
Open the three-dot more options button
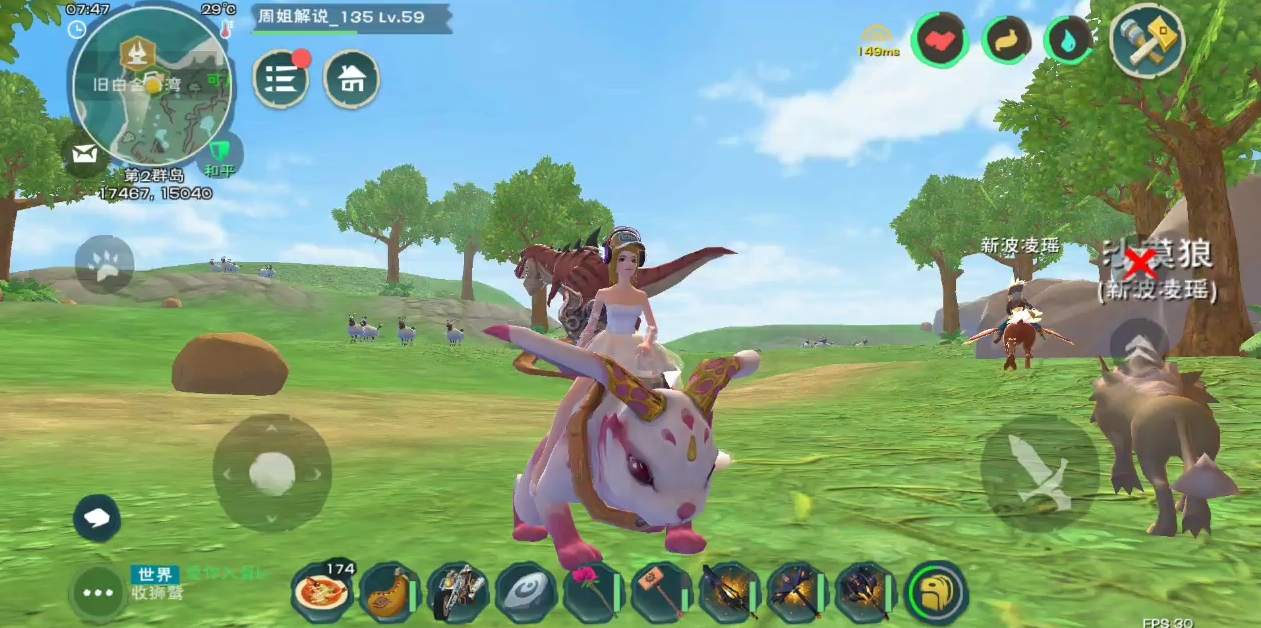pos(98,593)
